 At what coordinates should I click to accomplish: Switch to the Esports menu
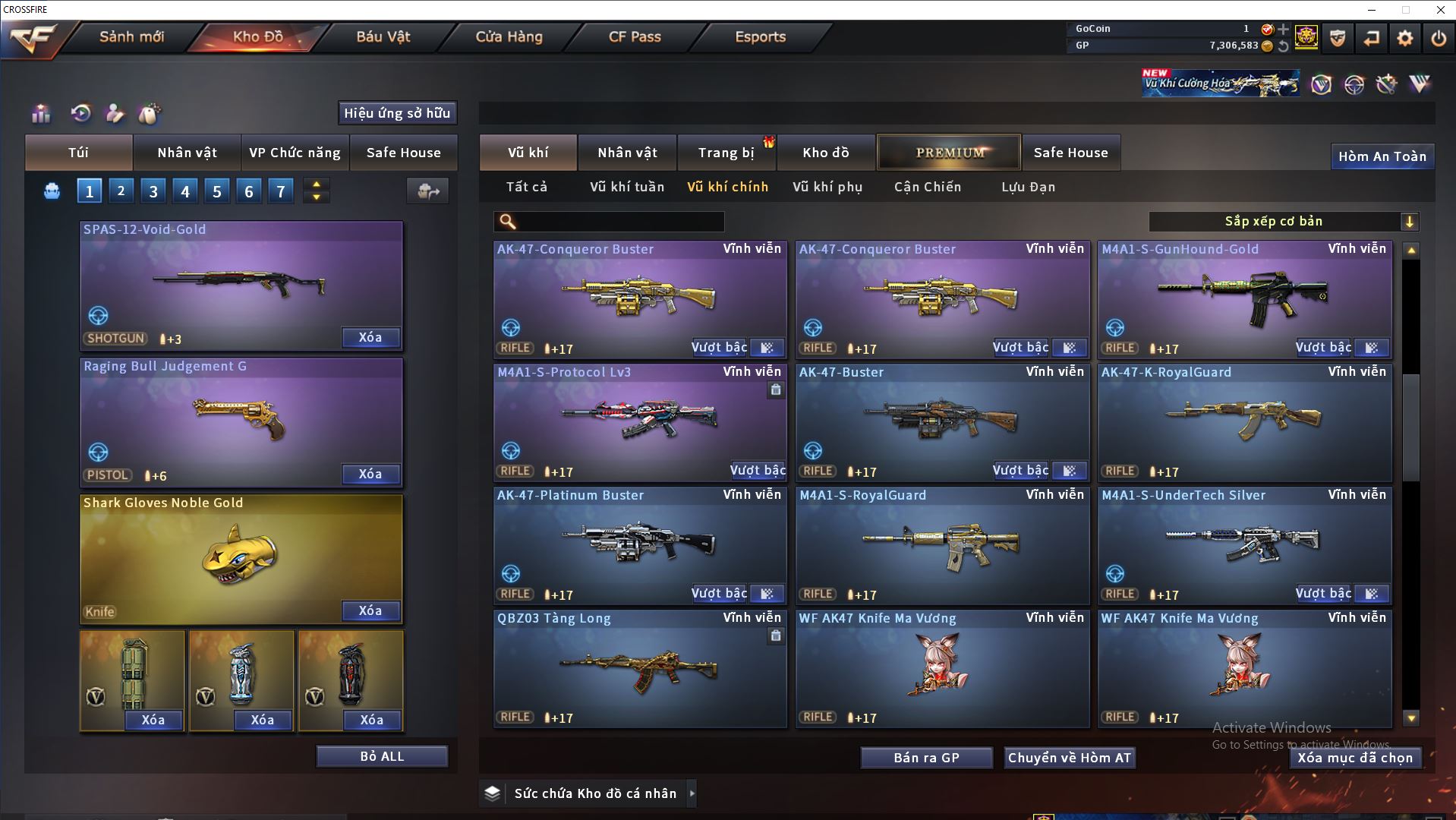click(x=760, y=36)
